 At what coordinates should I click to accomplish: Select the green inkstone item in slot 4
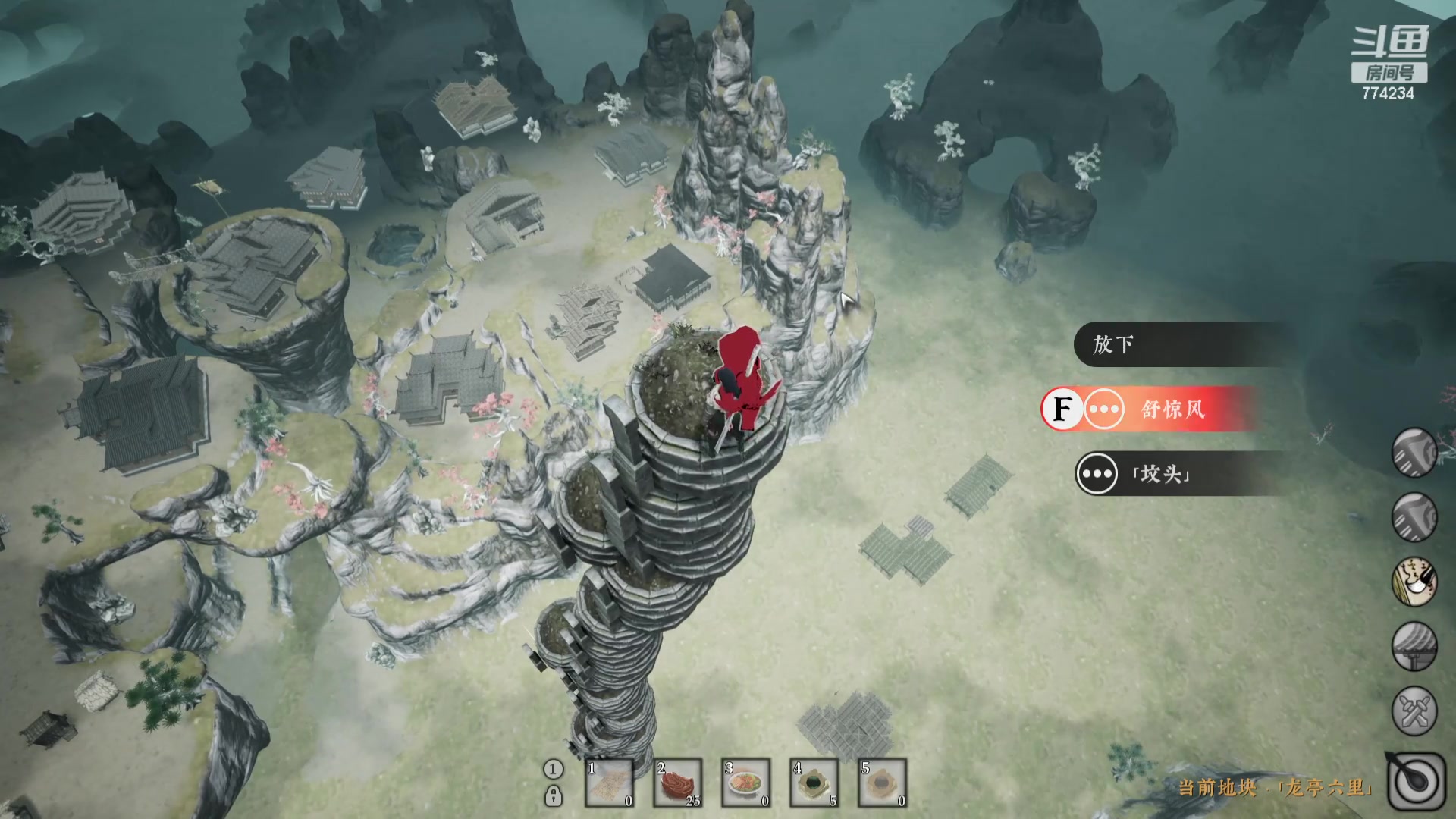(814, 783)
